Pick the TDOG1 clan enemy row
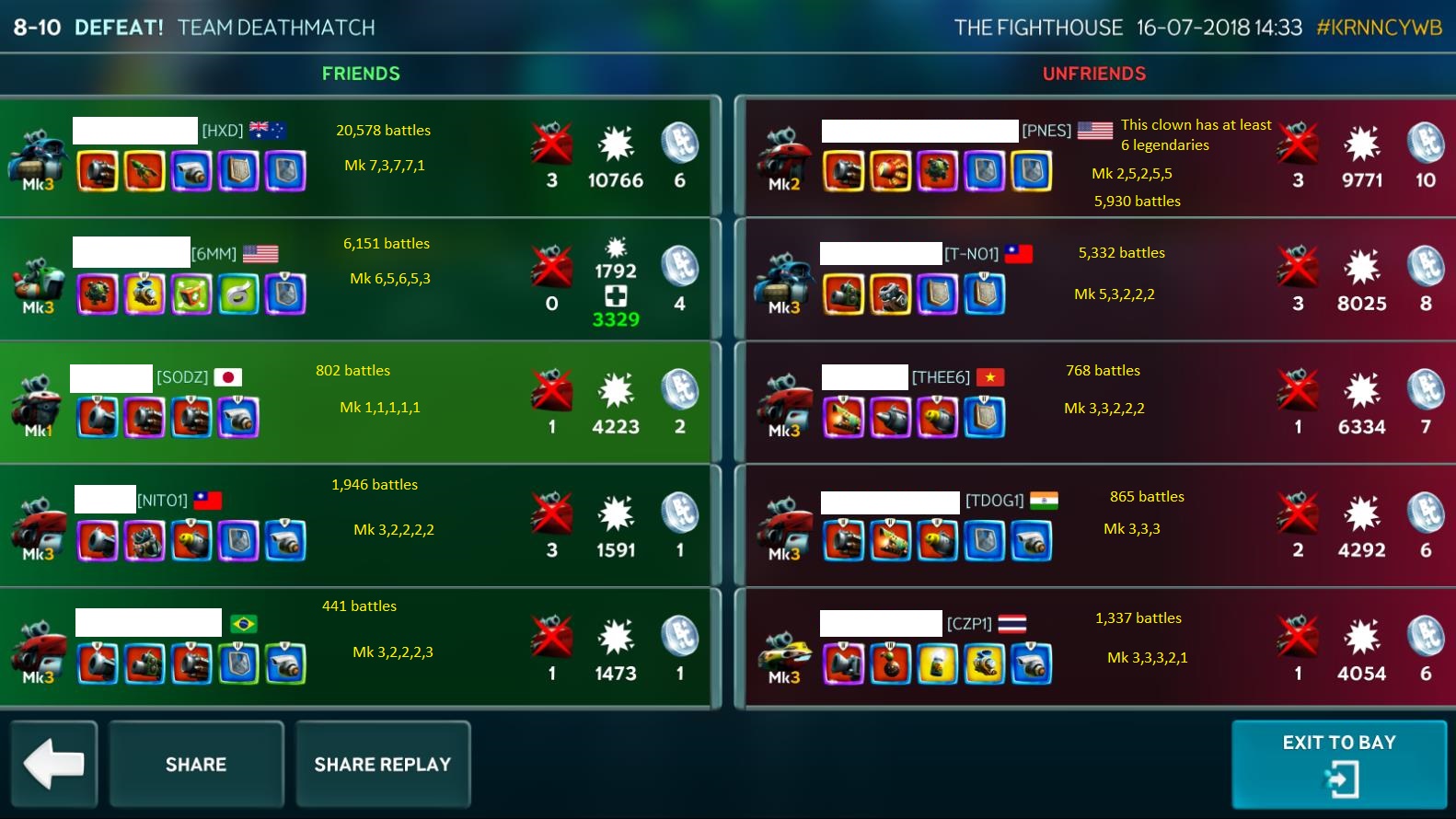The image size is (1456, 819). (1095, 526)
